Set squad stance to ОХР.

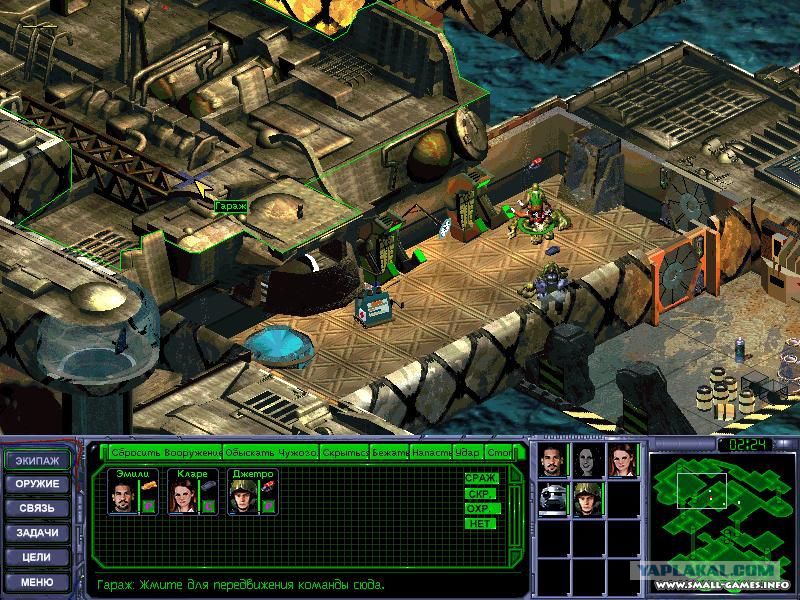(479, 508)
